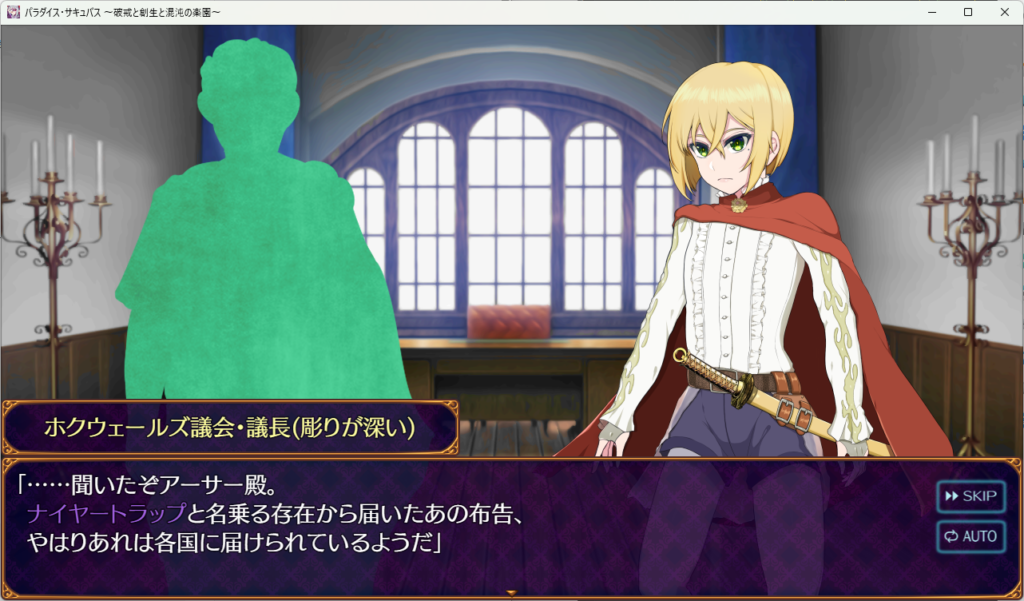Minimize the game window
The width and height of the screenshot is (1024, 601).
pos(932,12)
